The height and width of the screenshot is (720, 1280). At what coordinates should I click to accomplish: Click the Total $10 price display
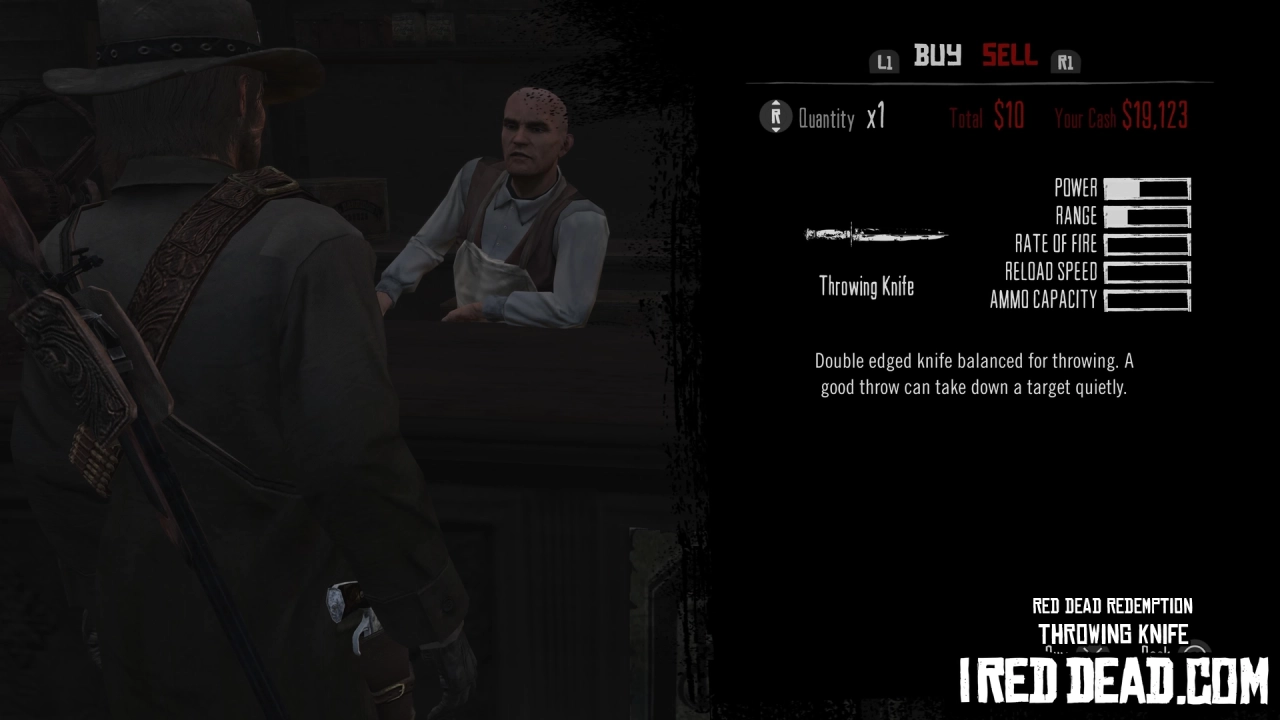(986, 116)
